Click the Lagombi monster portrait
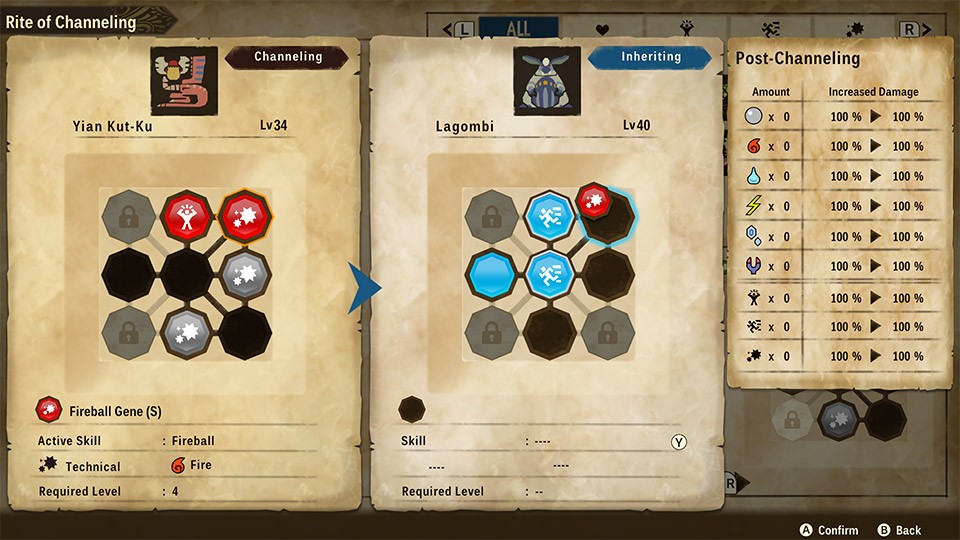The image size is (960, 540). pyautogui.click(x=547, y=80)
